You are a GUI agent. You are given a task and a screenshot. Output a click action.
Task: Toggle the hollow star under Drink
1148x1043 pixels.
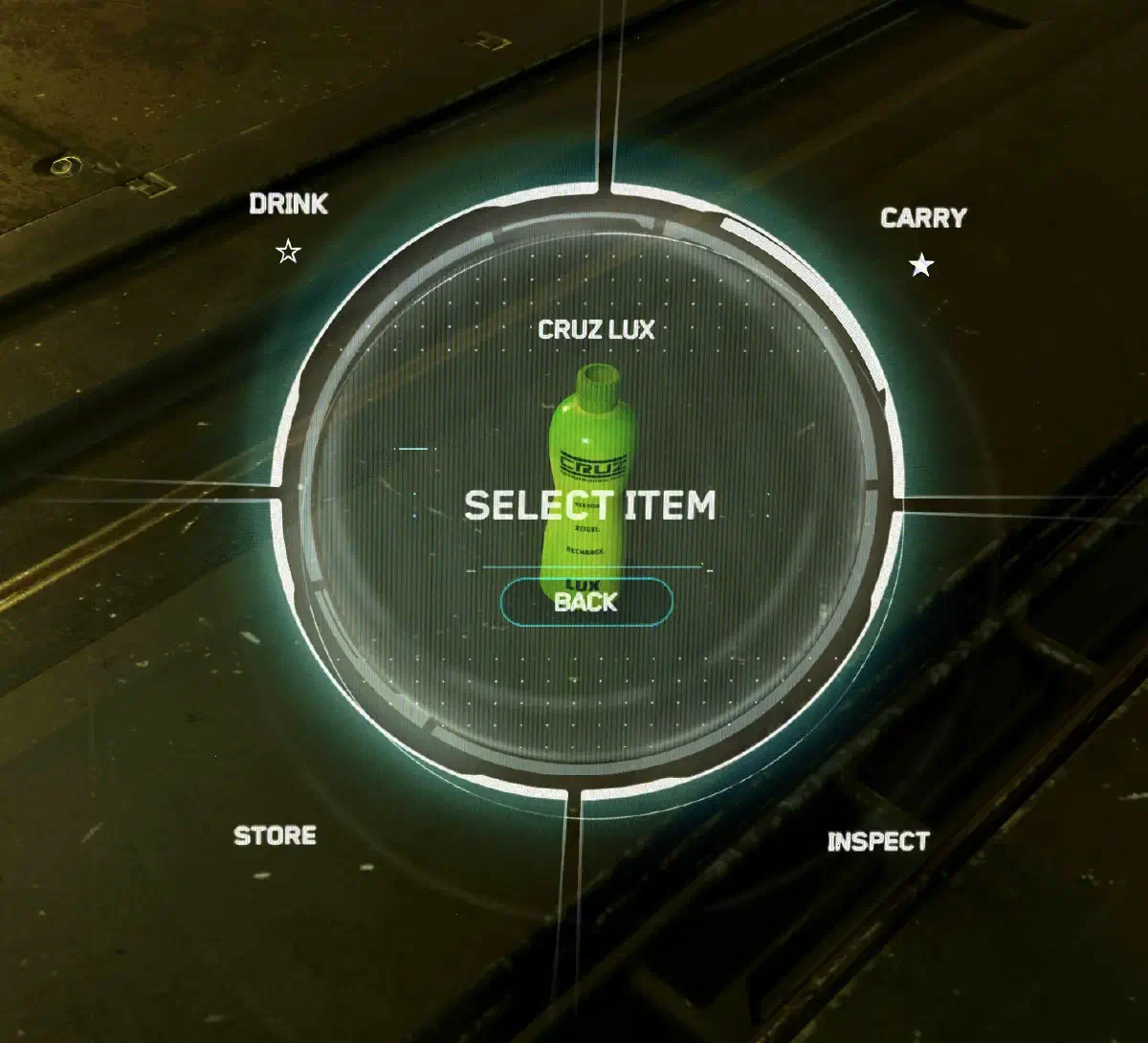(288, 253)
